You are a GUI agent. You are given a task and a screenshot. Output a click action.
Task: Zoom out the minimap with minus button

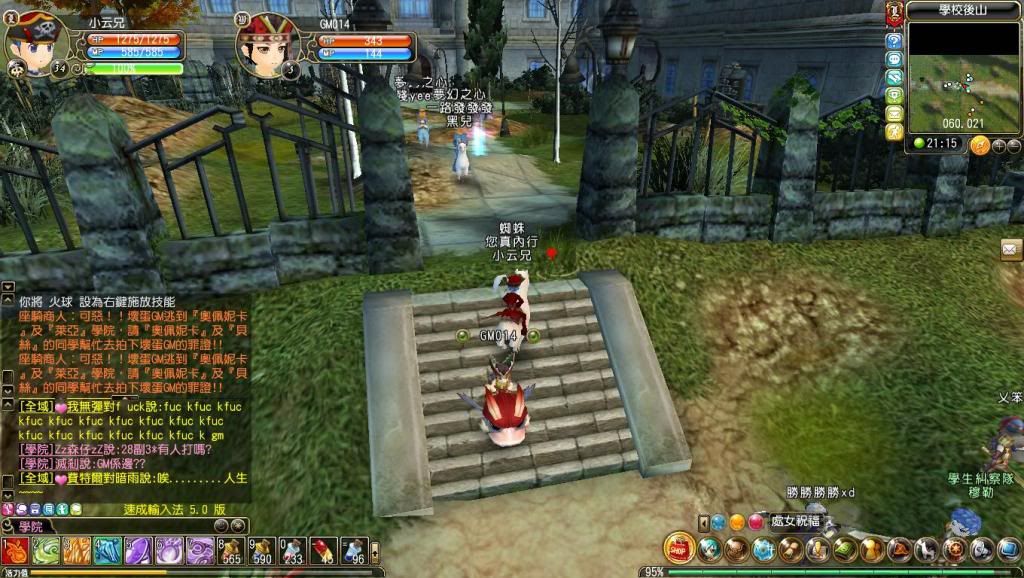point(1014,146)
